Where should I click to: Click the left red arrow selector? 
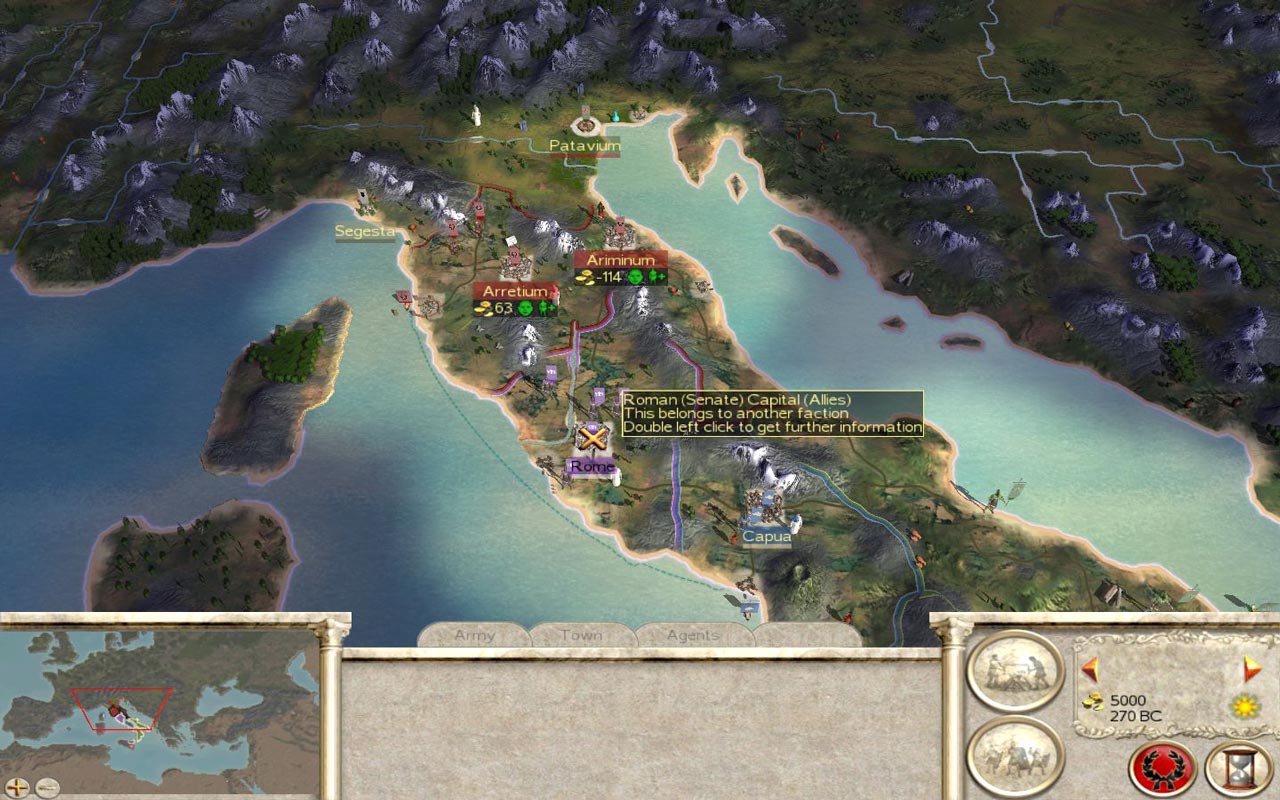[x=1090, y=668]
